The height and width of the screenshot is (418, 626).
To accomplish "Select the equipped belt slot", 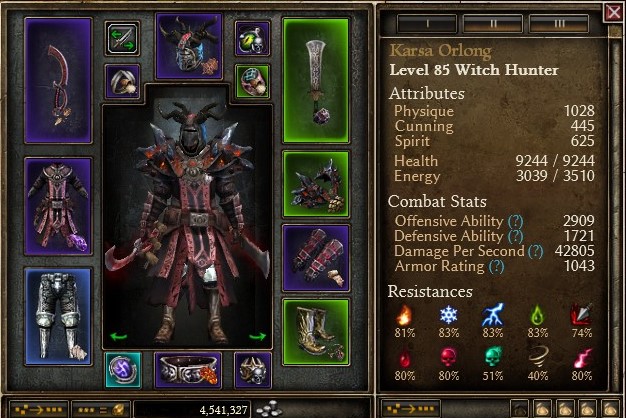I will [189, 370].
